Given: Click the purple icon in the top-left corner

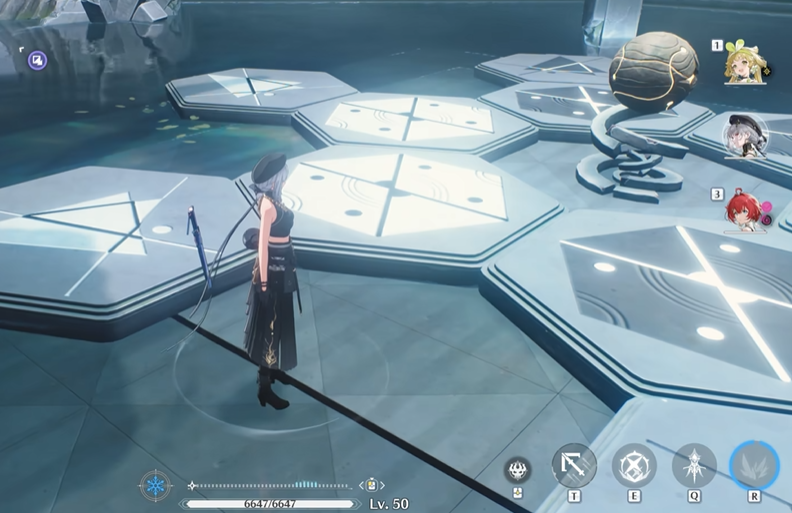Looking at the screenshot, I should pos(37,61).
